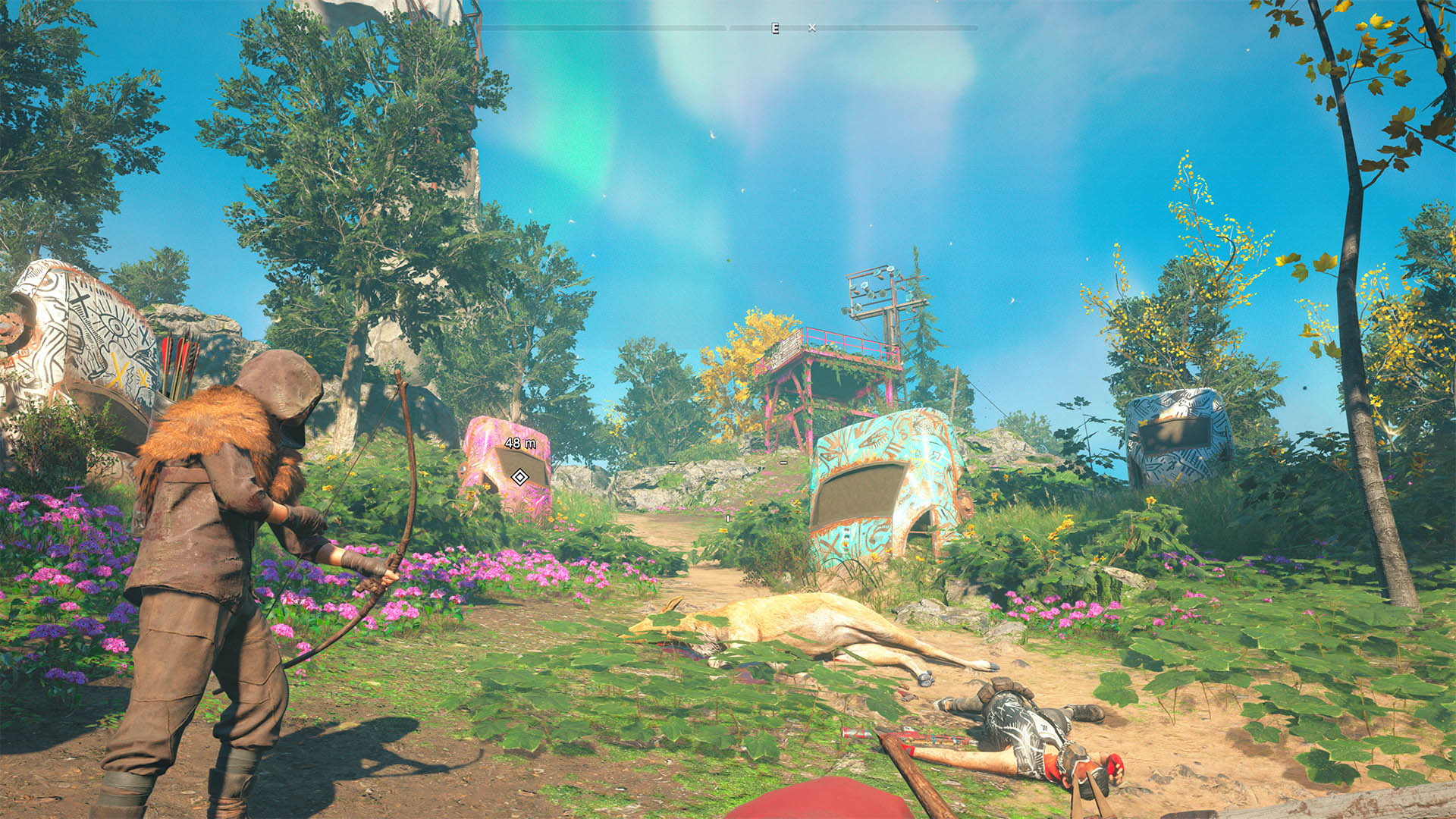Click the East heading letter on the compass
The width and height of the screenshot is (1456, 819).
(775, 28)
